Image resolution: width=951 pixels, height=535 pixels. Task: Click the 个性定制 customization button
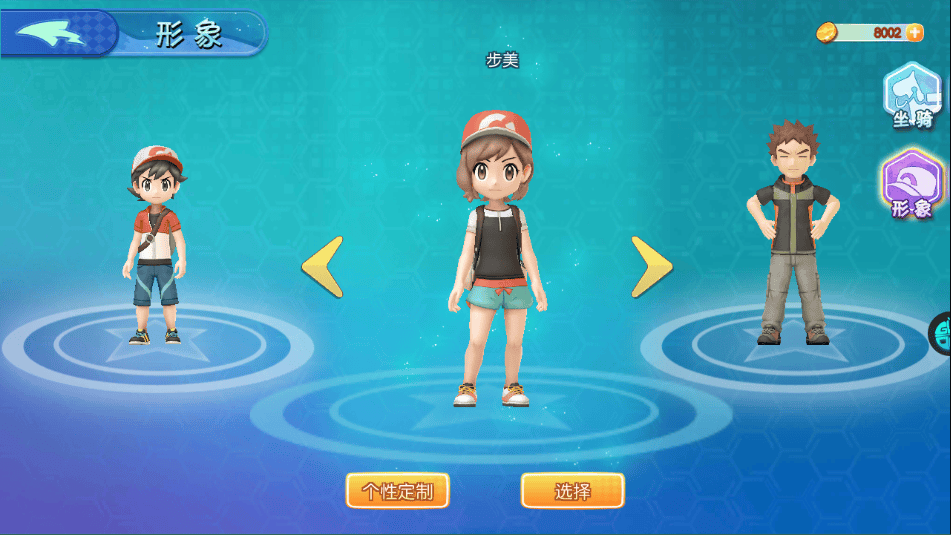click(397, 491)
